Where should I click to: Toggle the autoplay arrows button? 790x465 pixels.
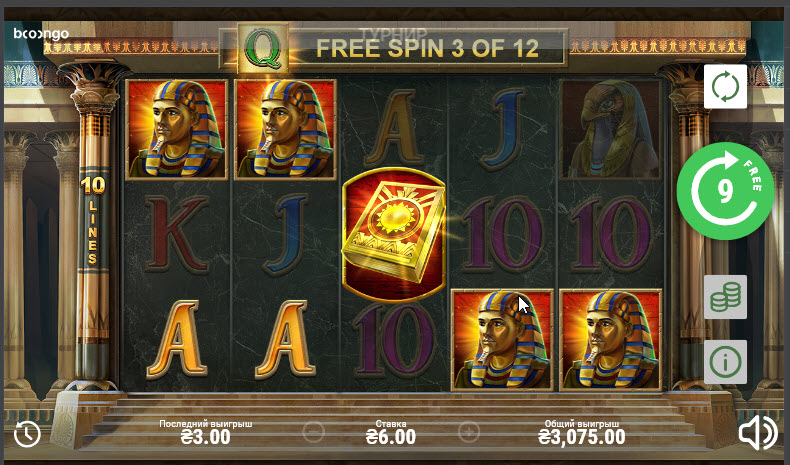pyautogui.click(x=725, y=87)
